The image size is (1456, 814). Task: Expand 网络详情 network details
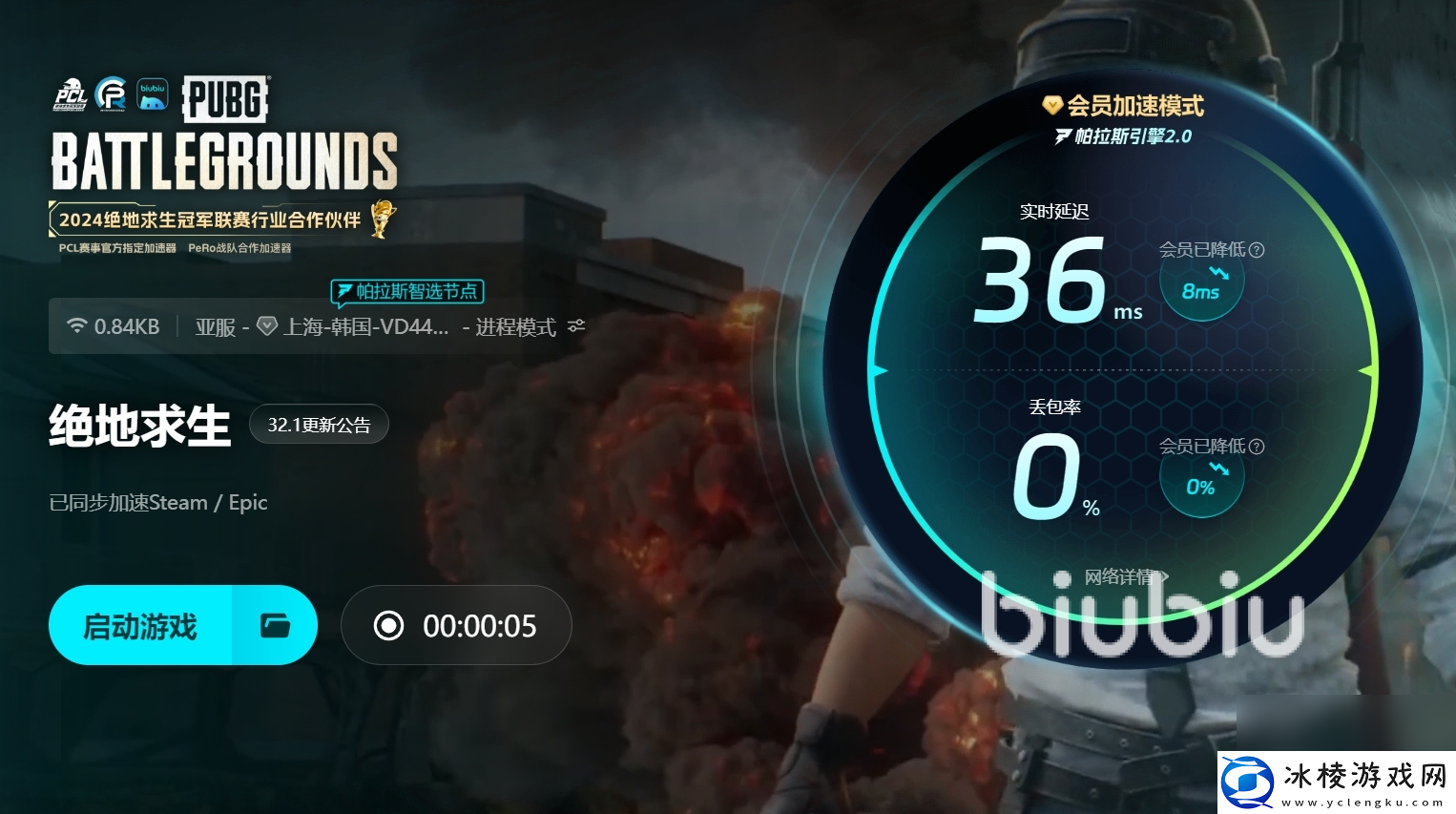click(x=1120, y=576)
